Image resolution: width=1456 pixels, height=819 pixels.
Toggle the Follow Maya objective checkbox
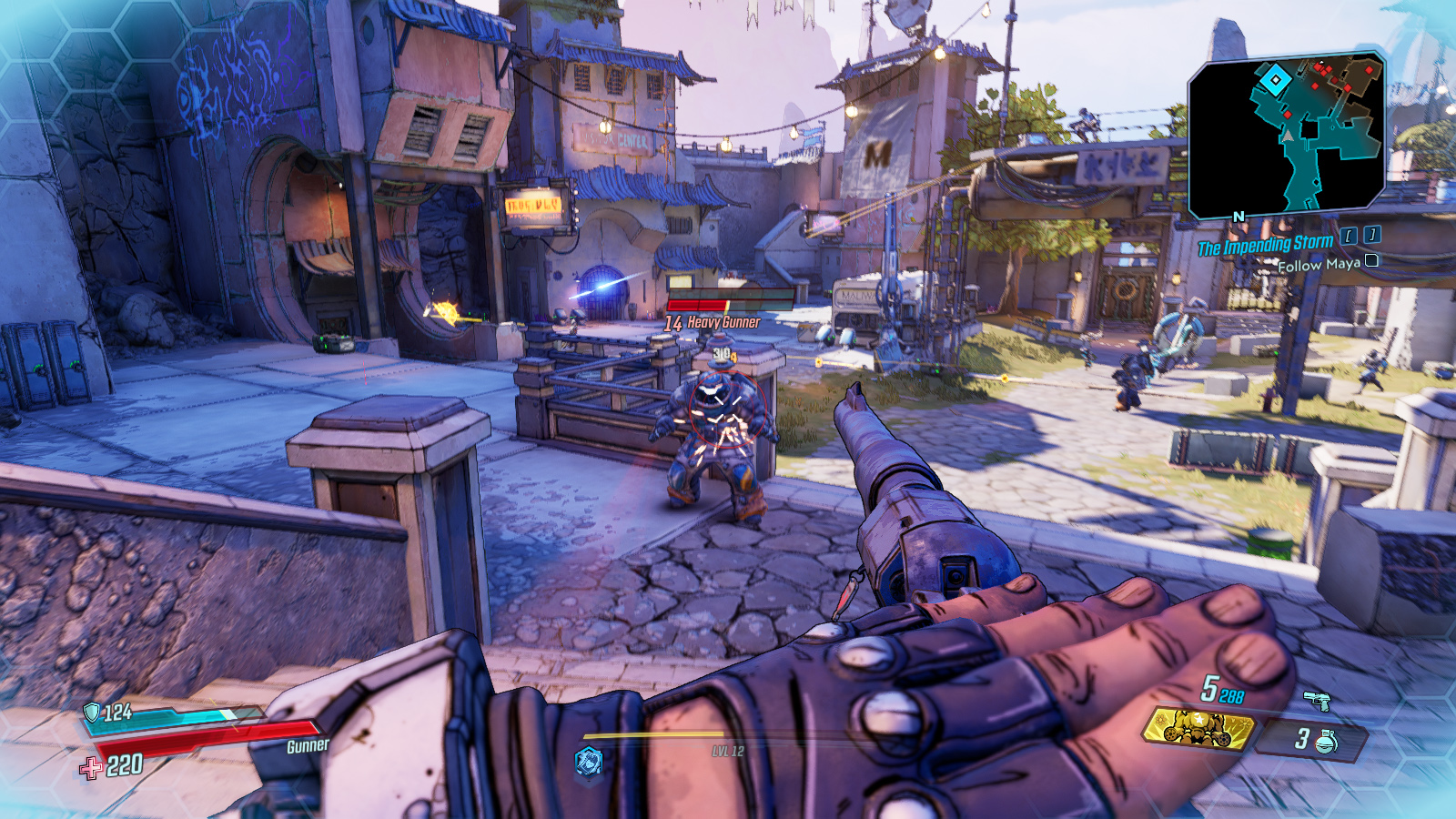[1371, 261]
